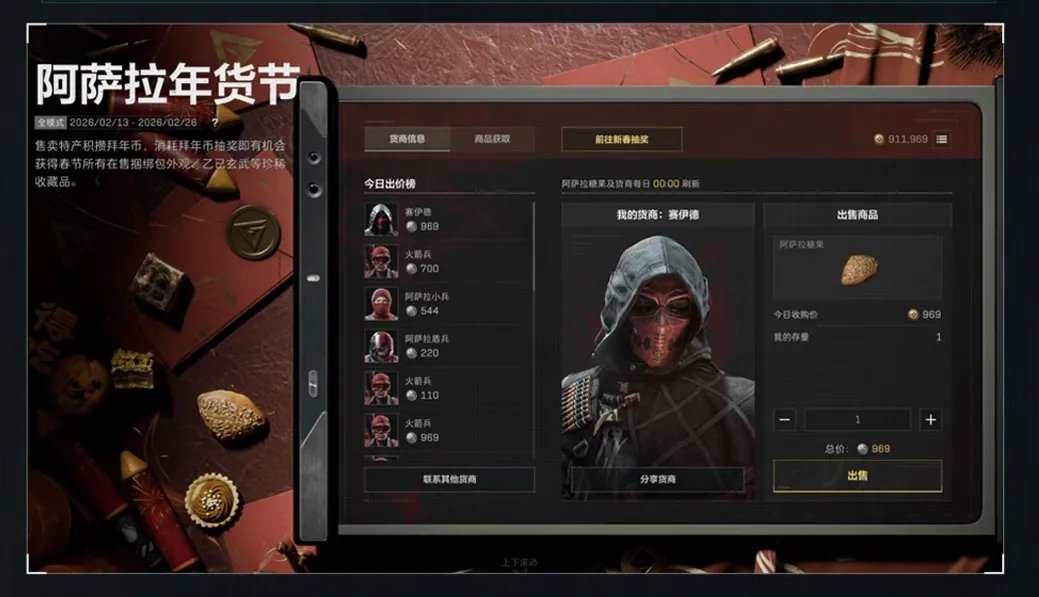Open the 商品获取 tab
The height and width of the screenshot is (597, 1039).
[x=492, y=139]
